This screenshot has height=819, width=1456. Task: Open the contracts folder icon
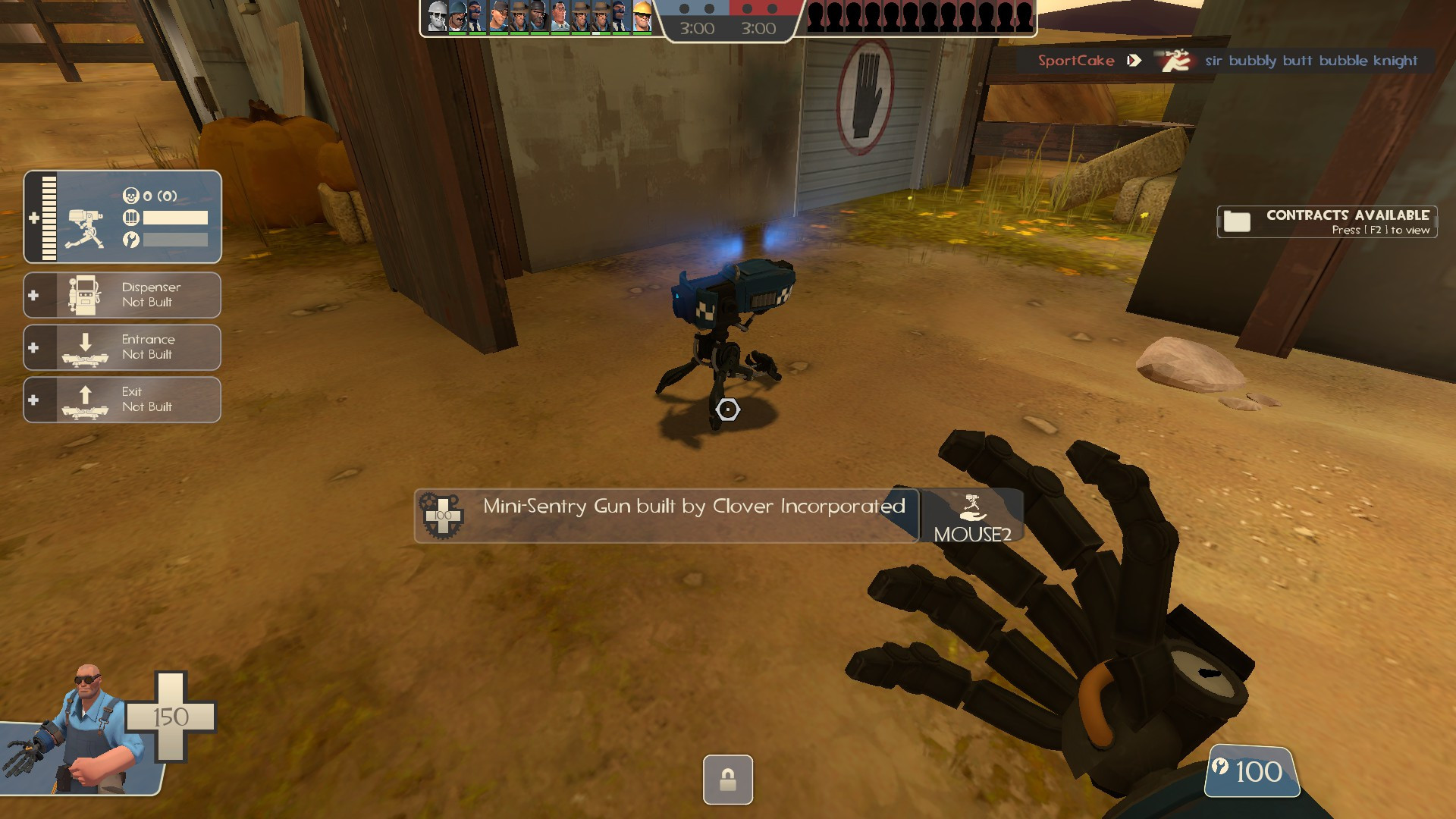1238,222
